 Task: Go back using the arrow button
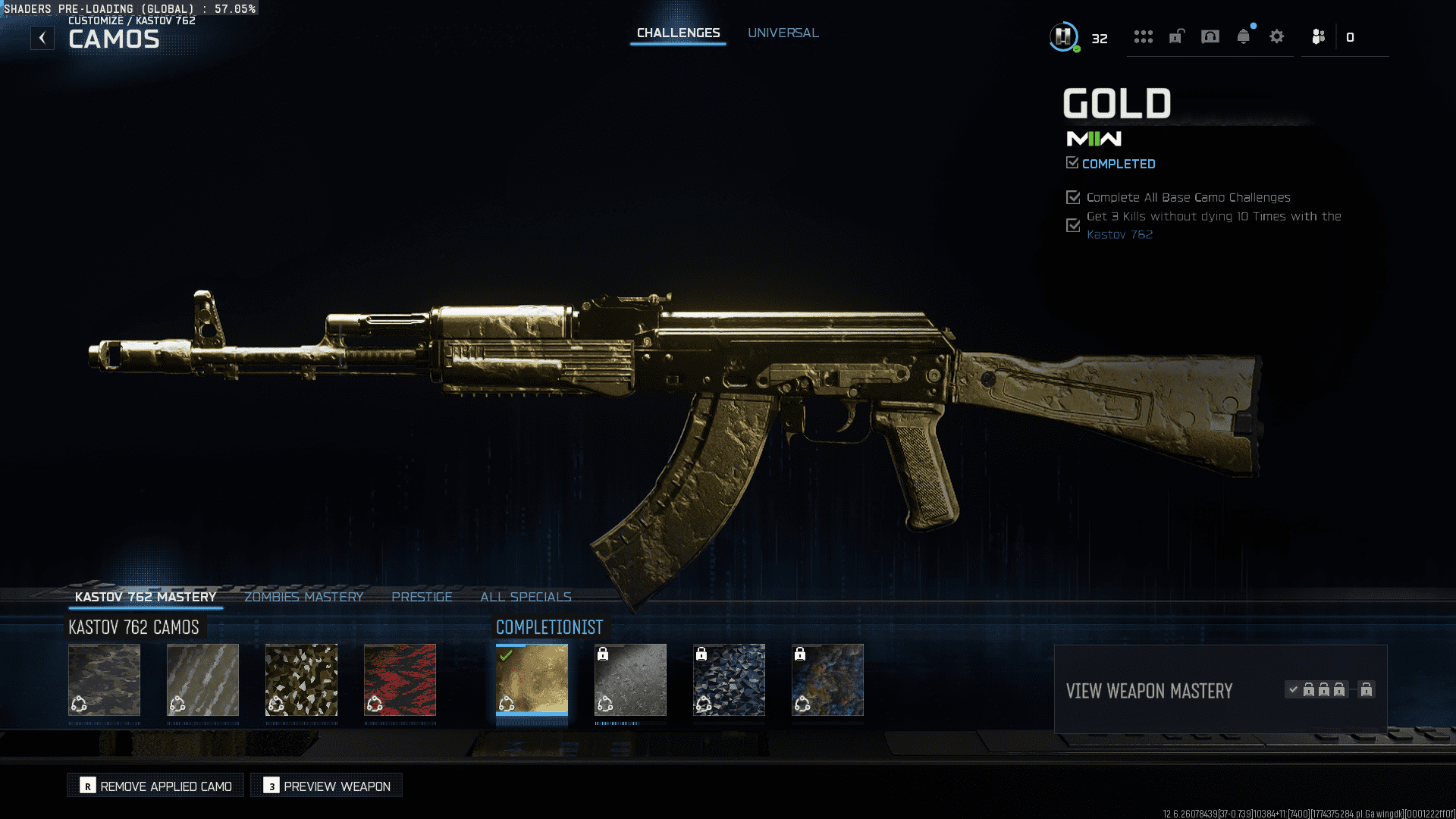(x=42, y=38)
